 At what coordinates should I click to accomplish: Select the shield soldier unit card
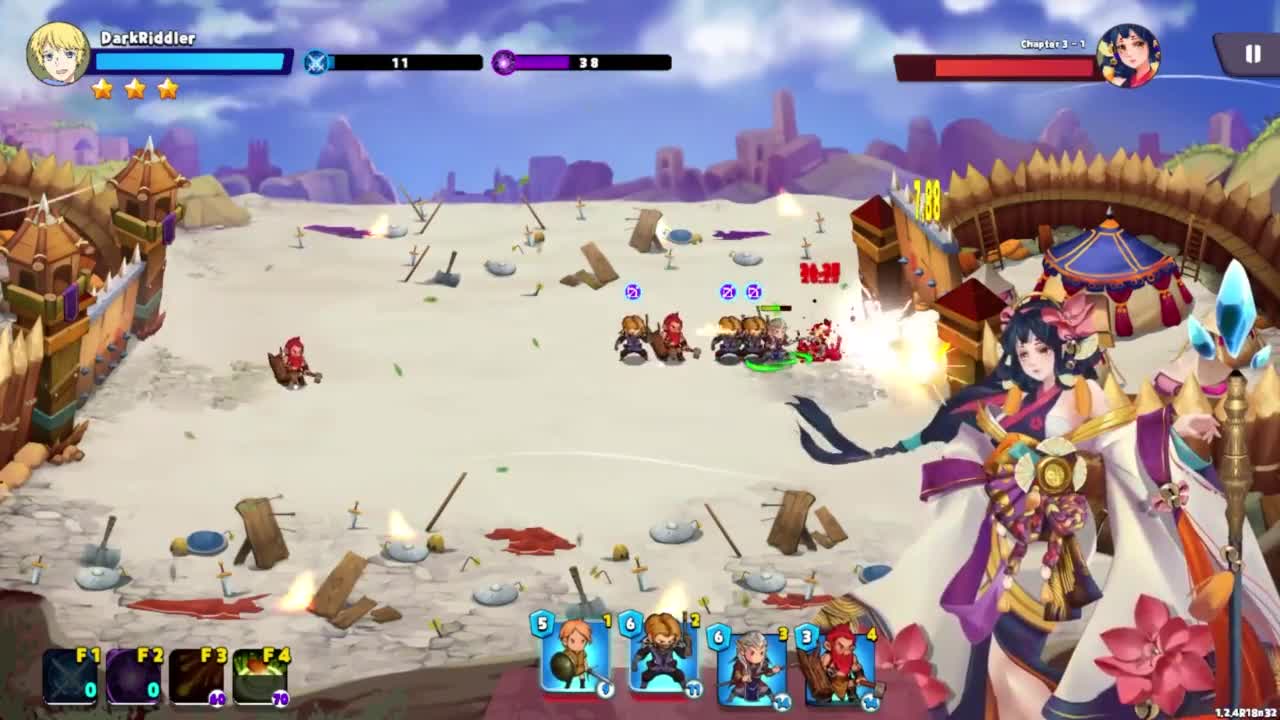(574, 656)
